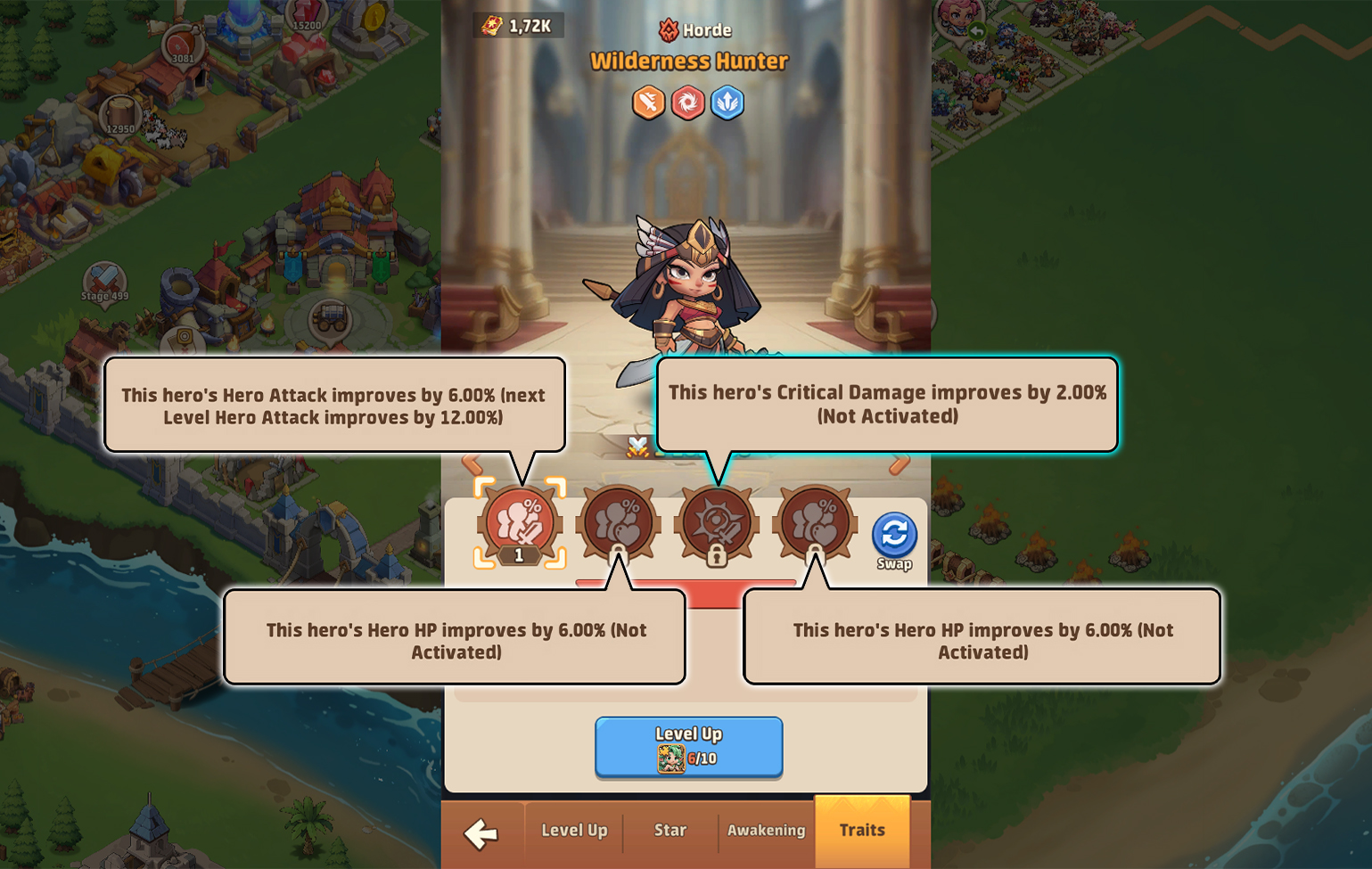Click the back arrow to exit Traits

pyautogui.click(x=481, y=833)
